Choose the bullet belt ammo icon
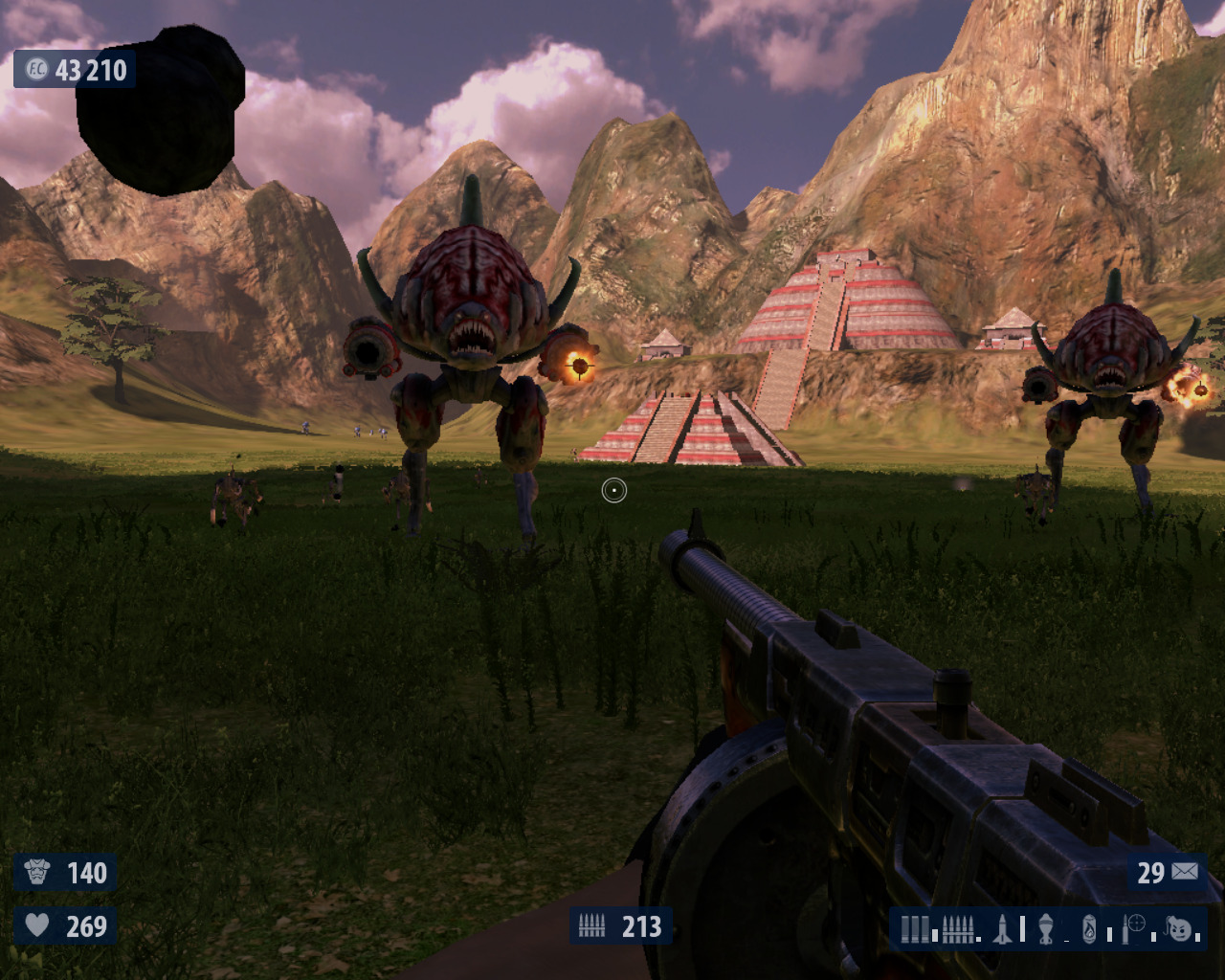The height and width of the screenshot is (980, 1225). pyautogui.click(x=957, y=928)
